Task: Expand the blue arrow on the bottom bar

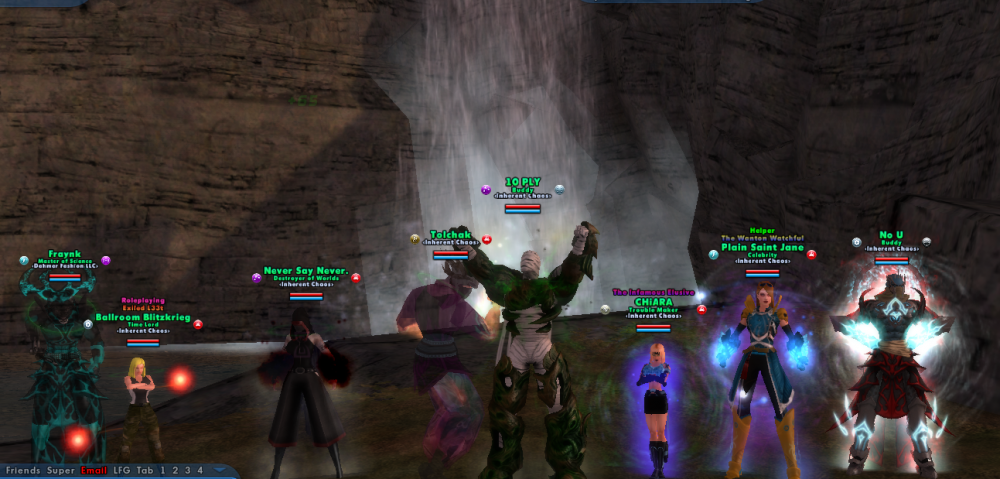Action: [218, 470]
